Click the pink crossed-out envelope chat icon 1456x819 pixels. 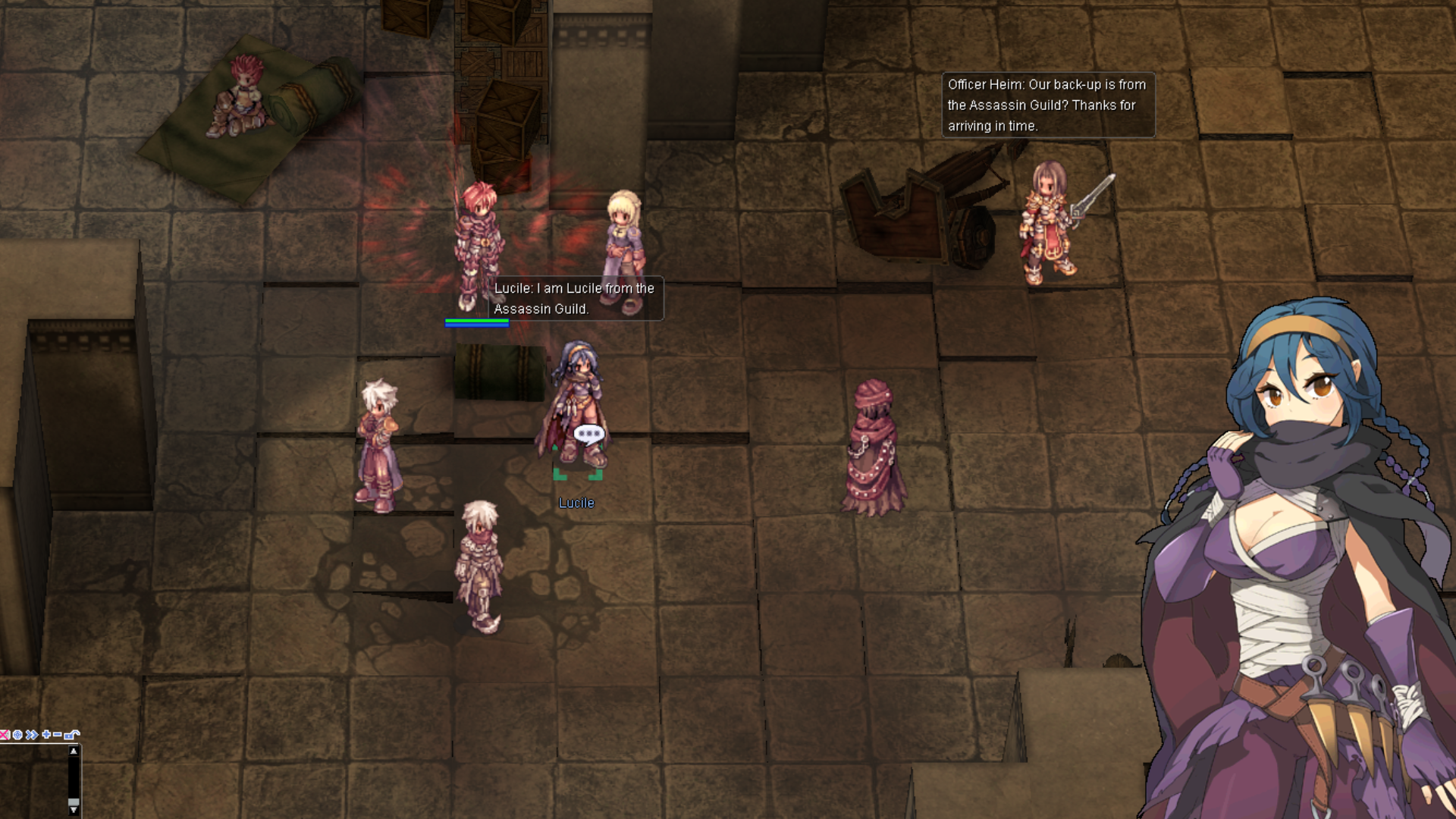coord(5,734)
